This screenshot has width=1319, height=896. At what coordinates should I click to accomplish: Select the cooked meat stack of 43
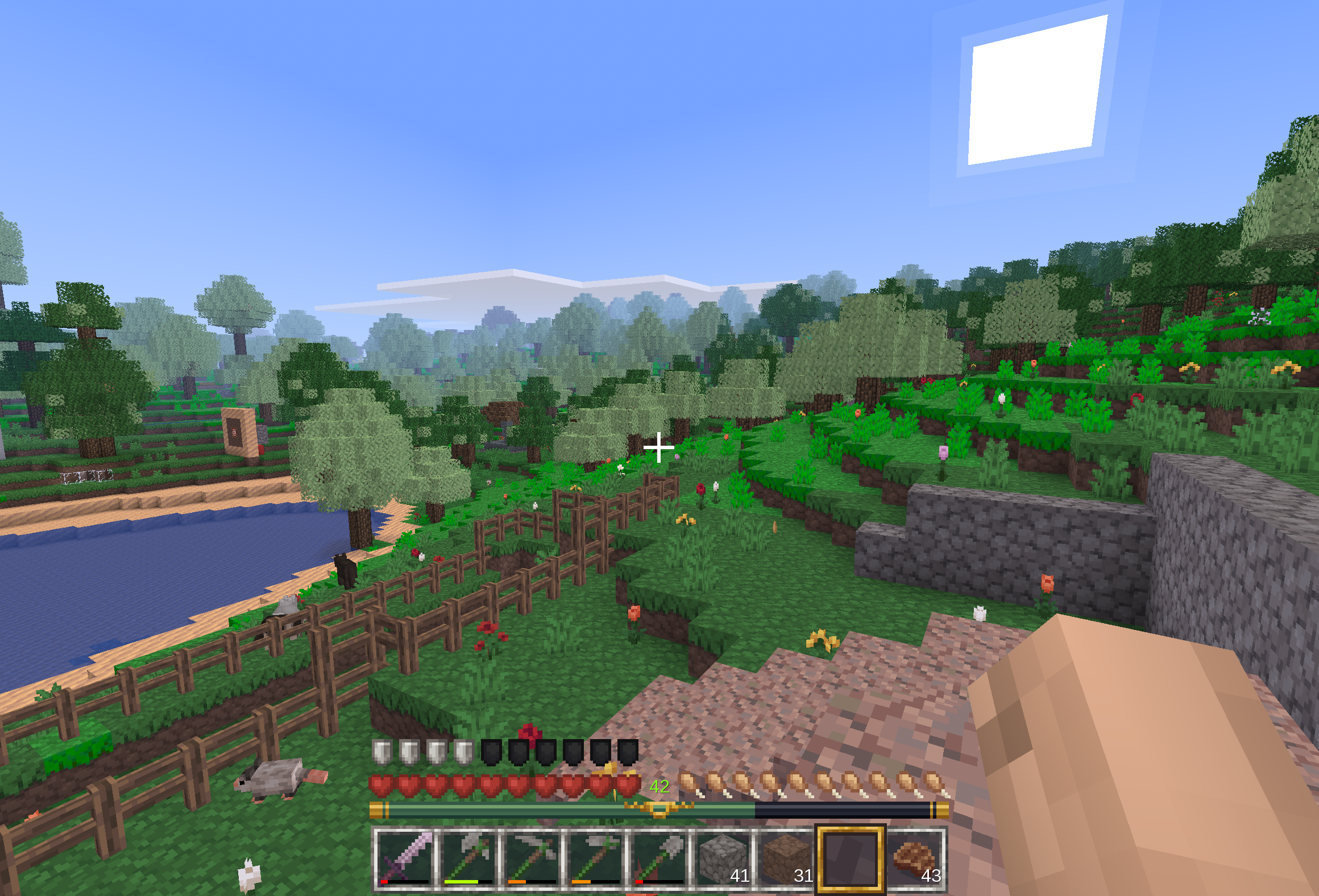(914, 858)
